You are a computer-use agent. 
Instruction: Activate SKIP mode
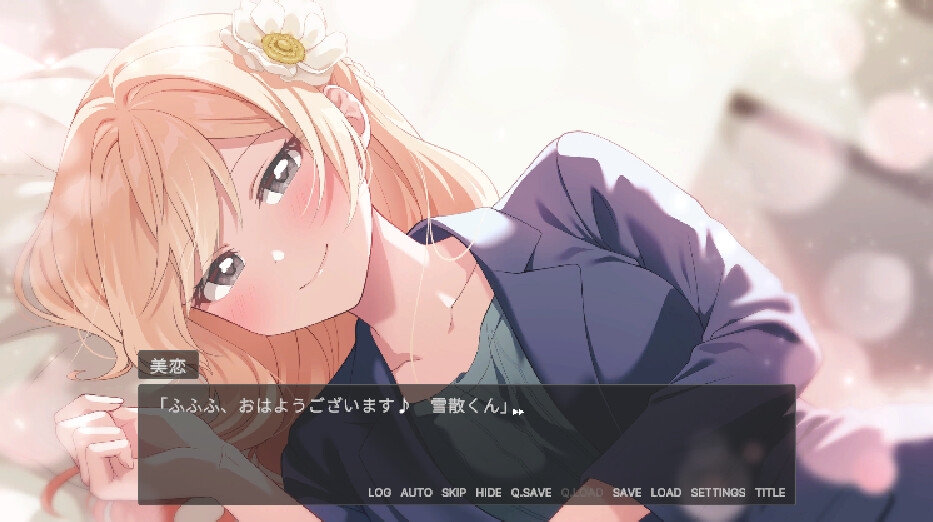[x=454, y=493]
